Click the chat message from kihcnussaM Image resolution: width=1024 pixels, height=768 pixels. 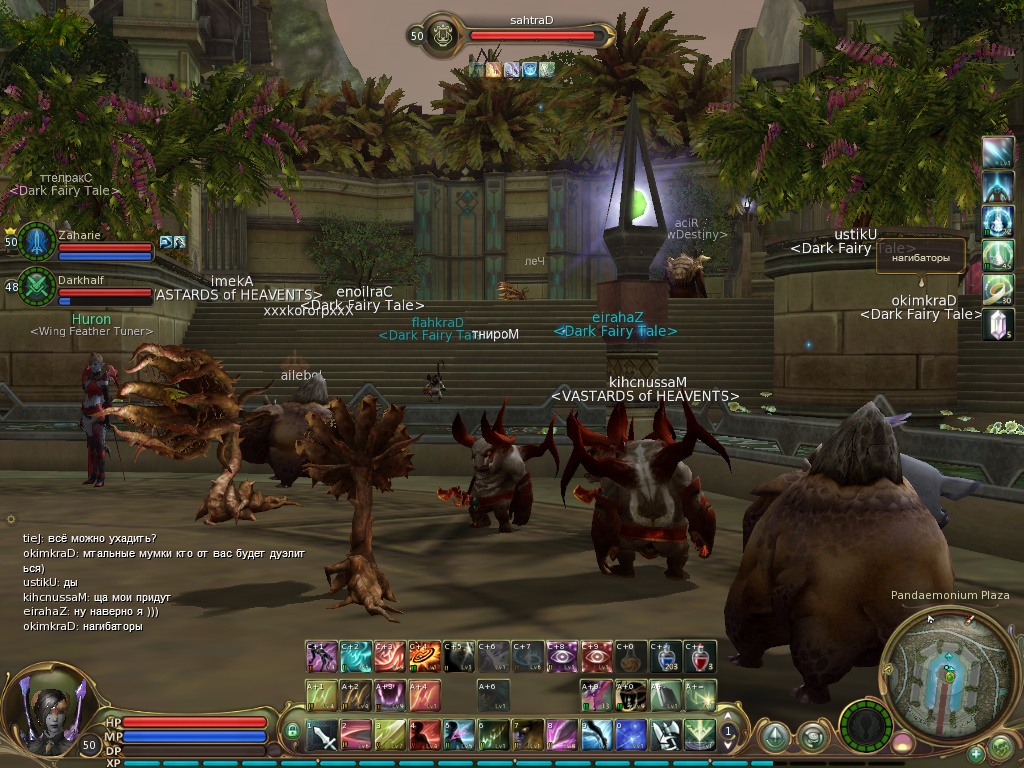point(97,597)
